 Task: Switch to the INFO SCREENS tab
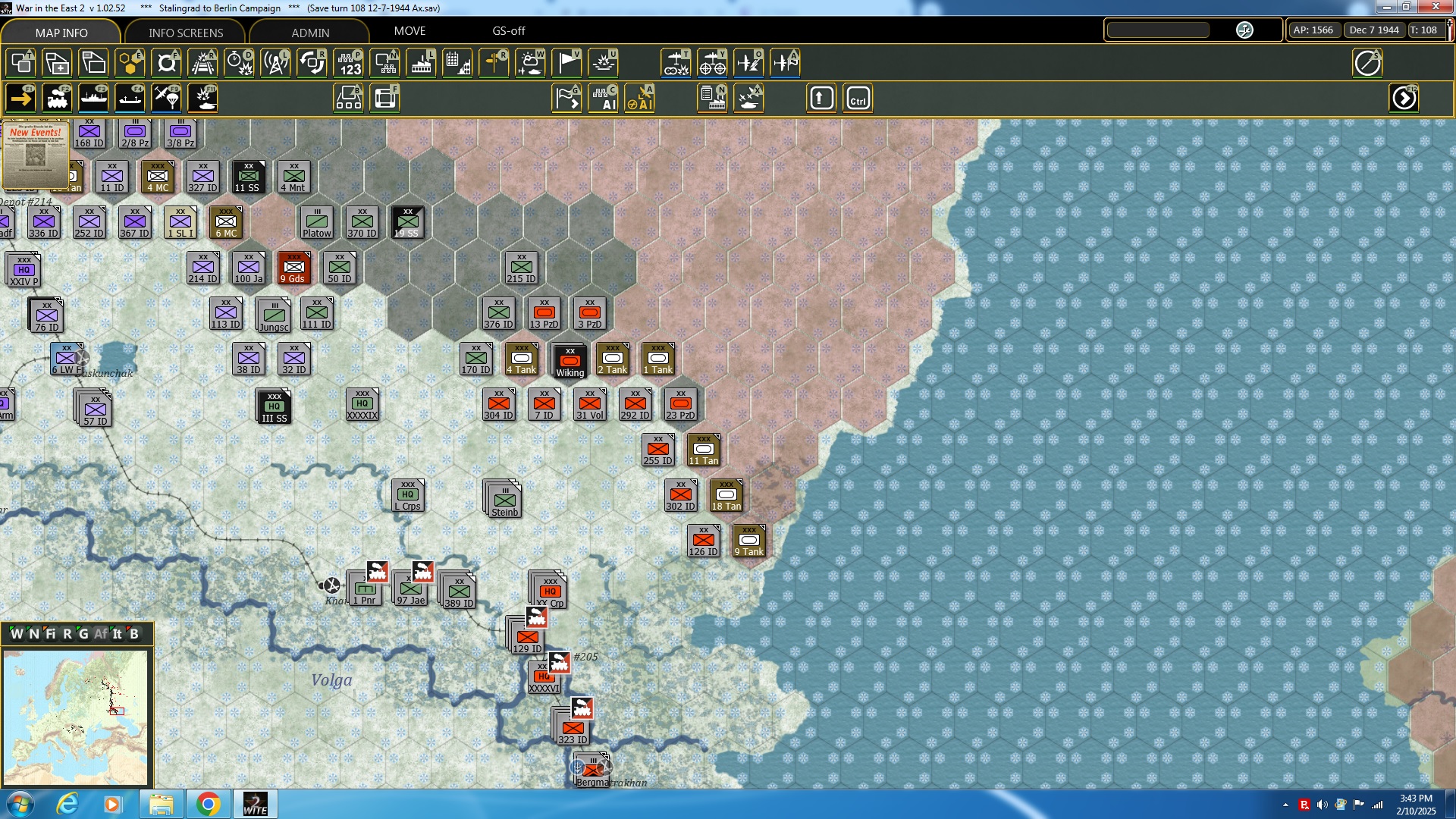click(x=184, y=33)
